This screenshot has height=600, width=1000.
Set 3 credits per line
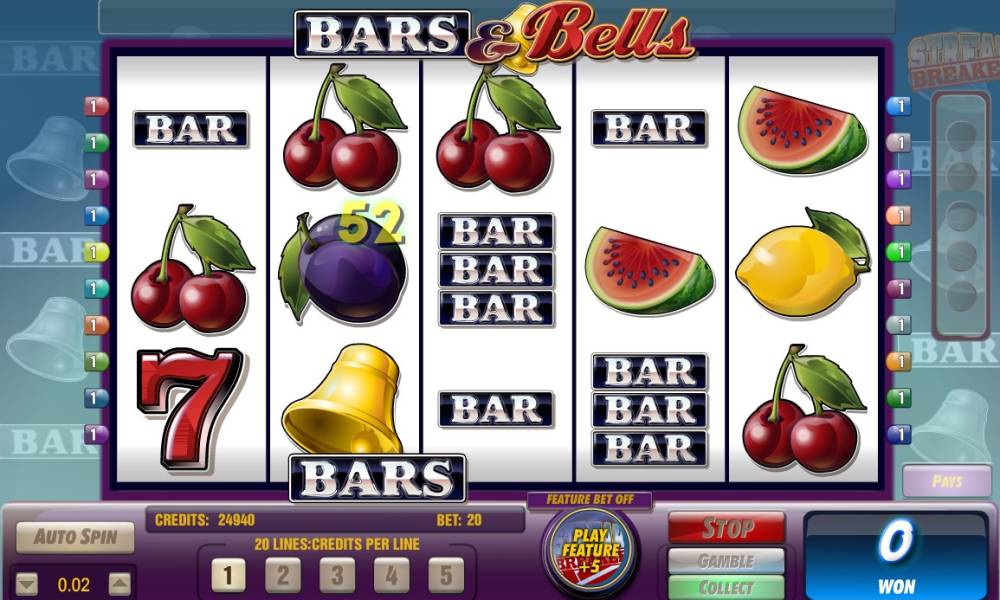pyautogui.click(x=337, y=575)
